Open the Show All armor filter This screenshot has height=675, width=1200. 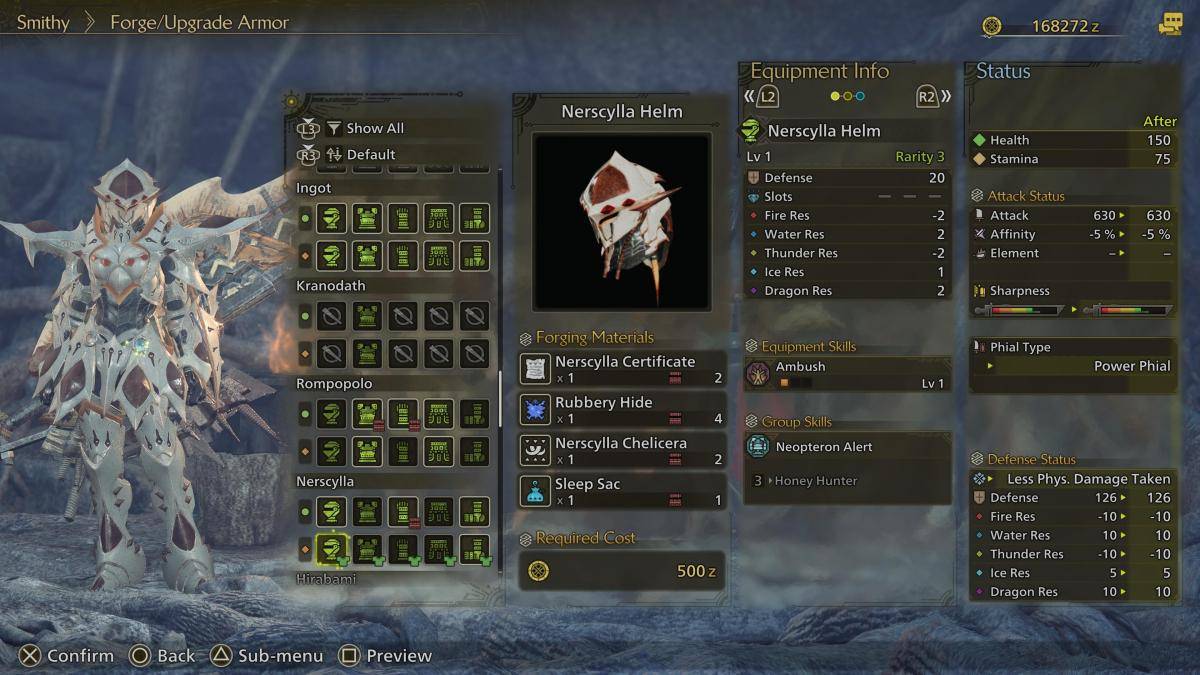point(373,128)
